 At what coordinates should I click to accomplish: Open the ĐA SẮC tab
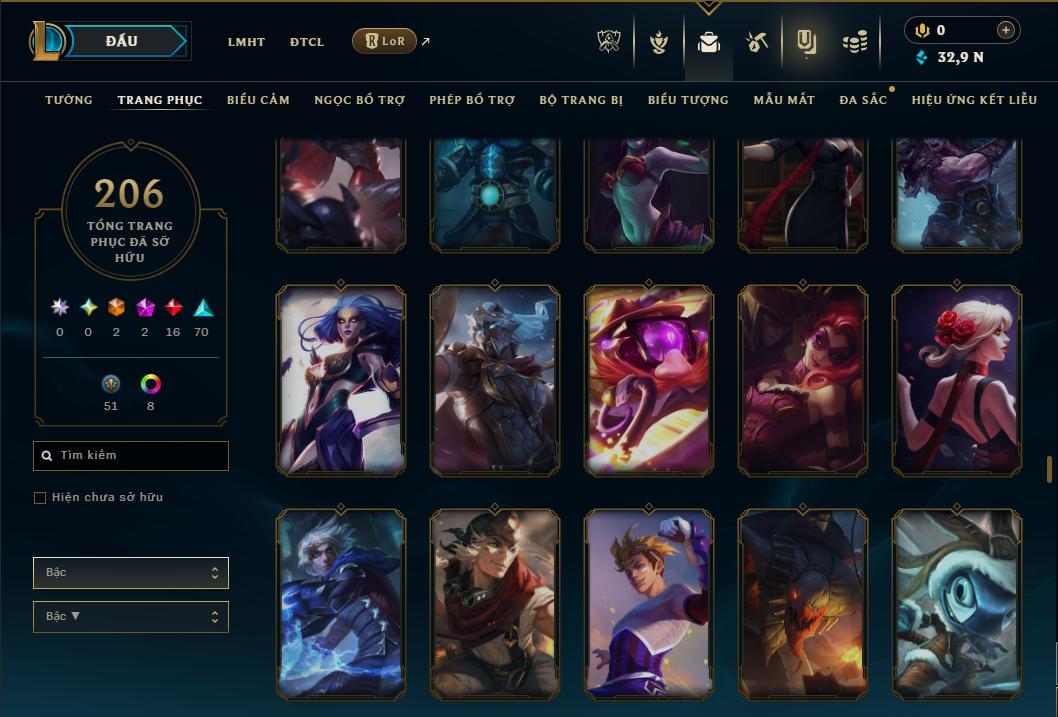click(863, 100)
